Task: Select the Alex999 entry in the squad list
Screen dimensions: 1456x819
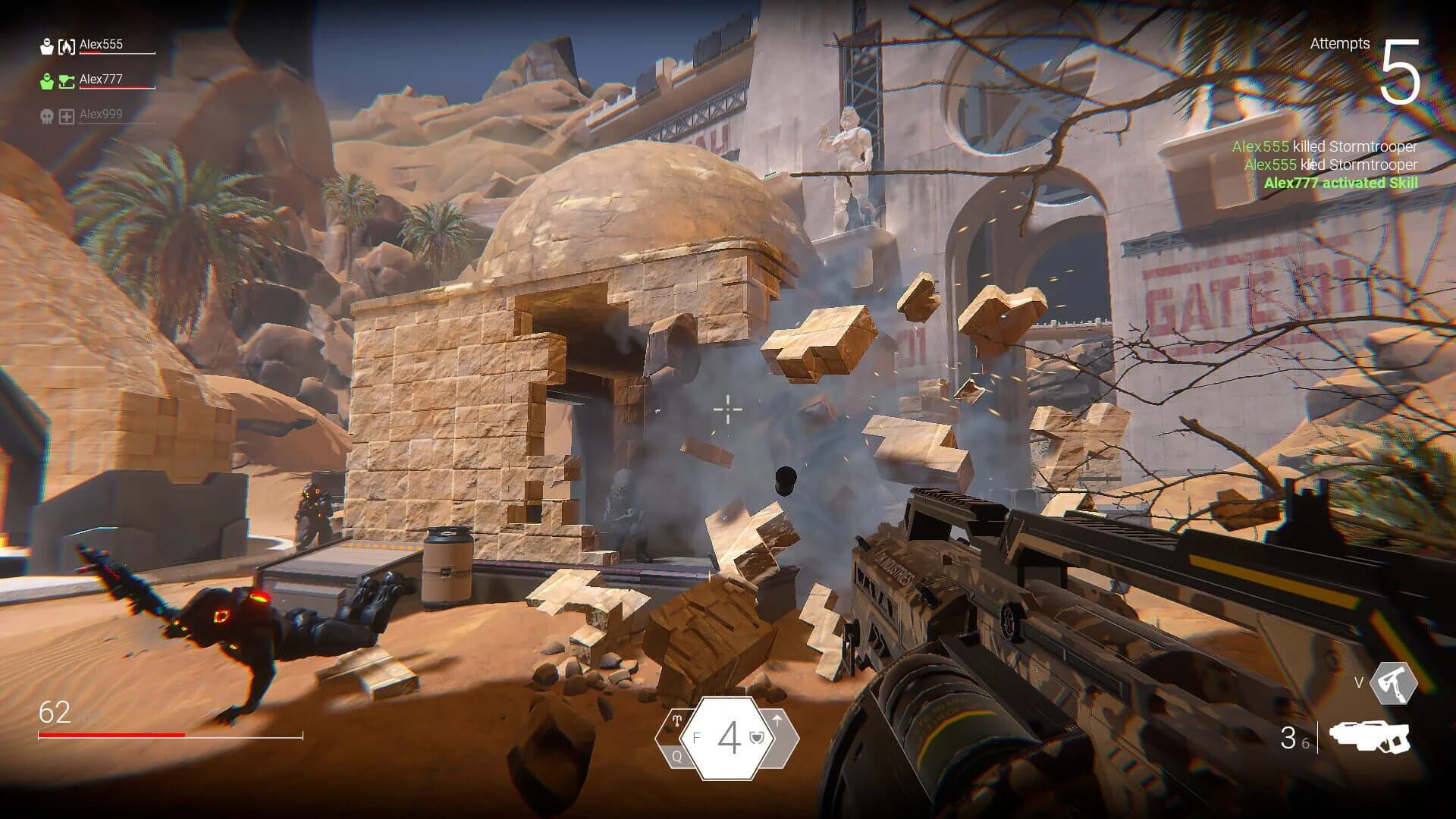Action: point(101,115)
